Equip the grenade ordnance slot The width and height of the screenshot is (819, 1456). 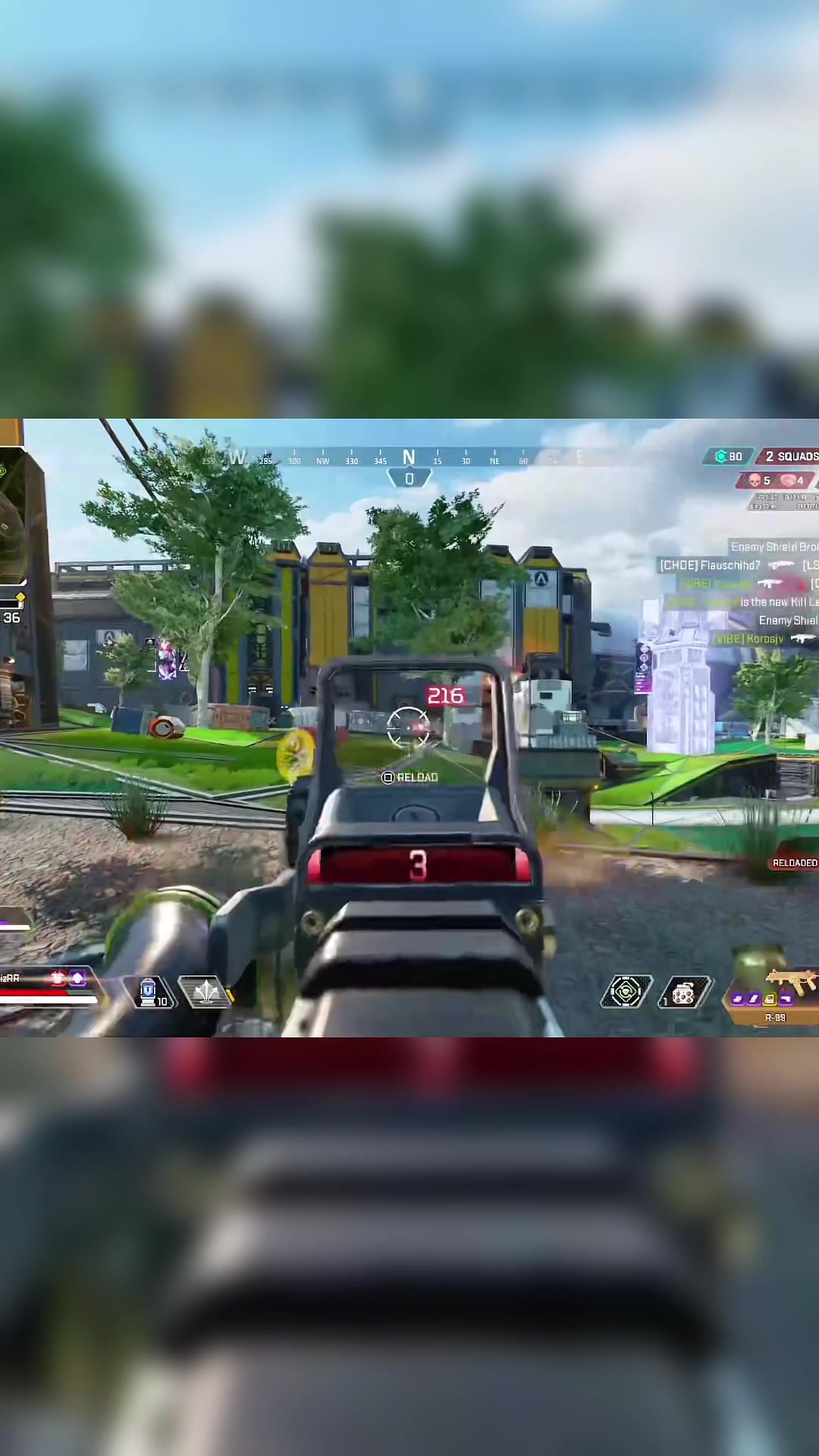pos(684,992)
